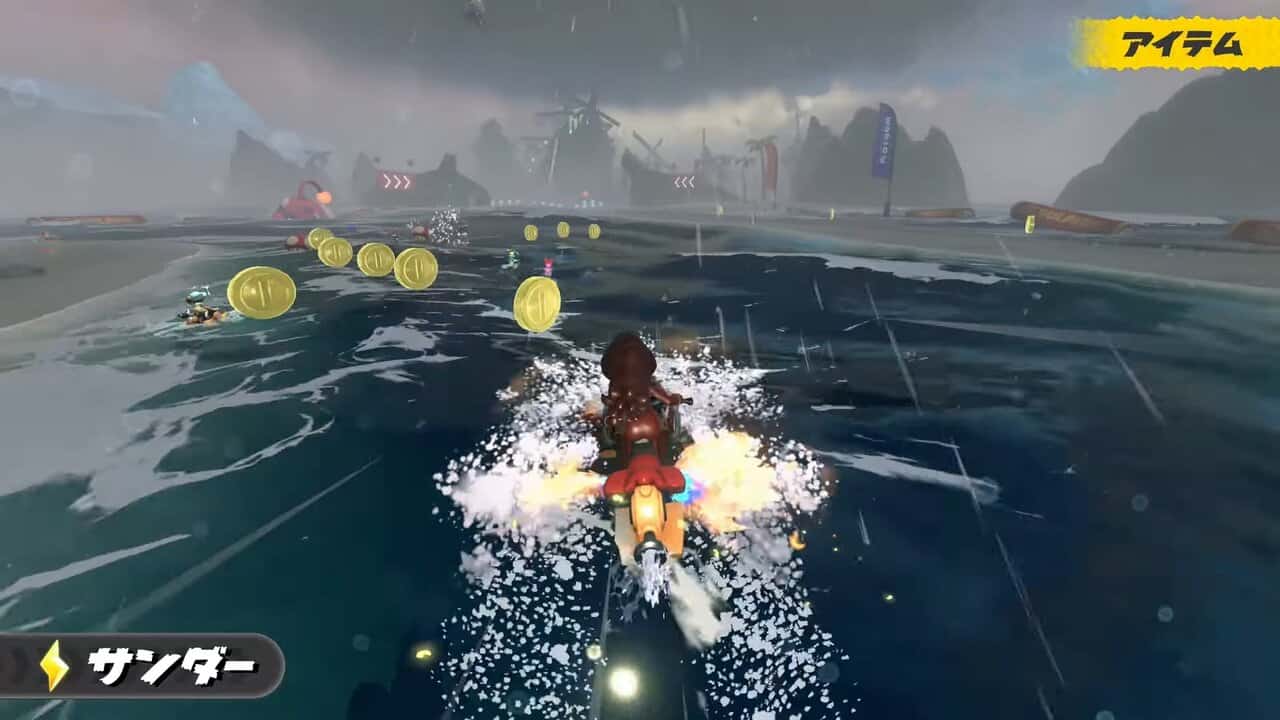
Task: Select the lightning bolt item icon
Action: [x=54, y=665]
